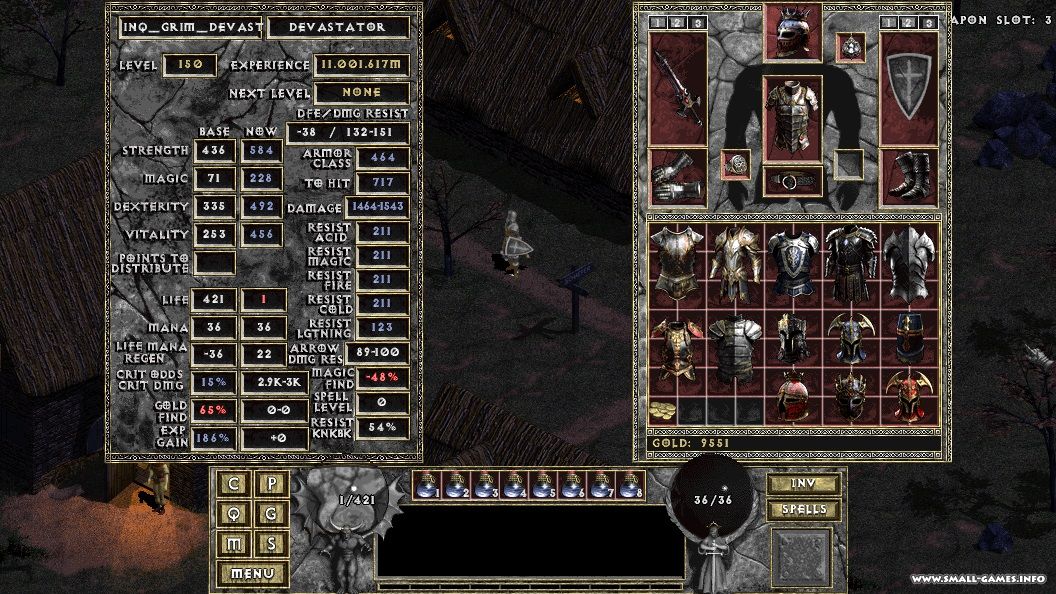Open the game MENU button
1056x594 pixels.
click(252, 574)
